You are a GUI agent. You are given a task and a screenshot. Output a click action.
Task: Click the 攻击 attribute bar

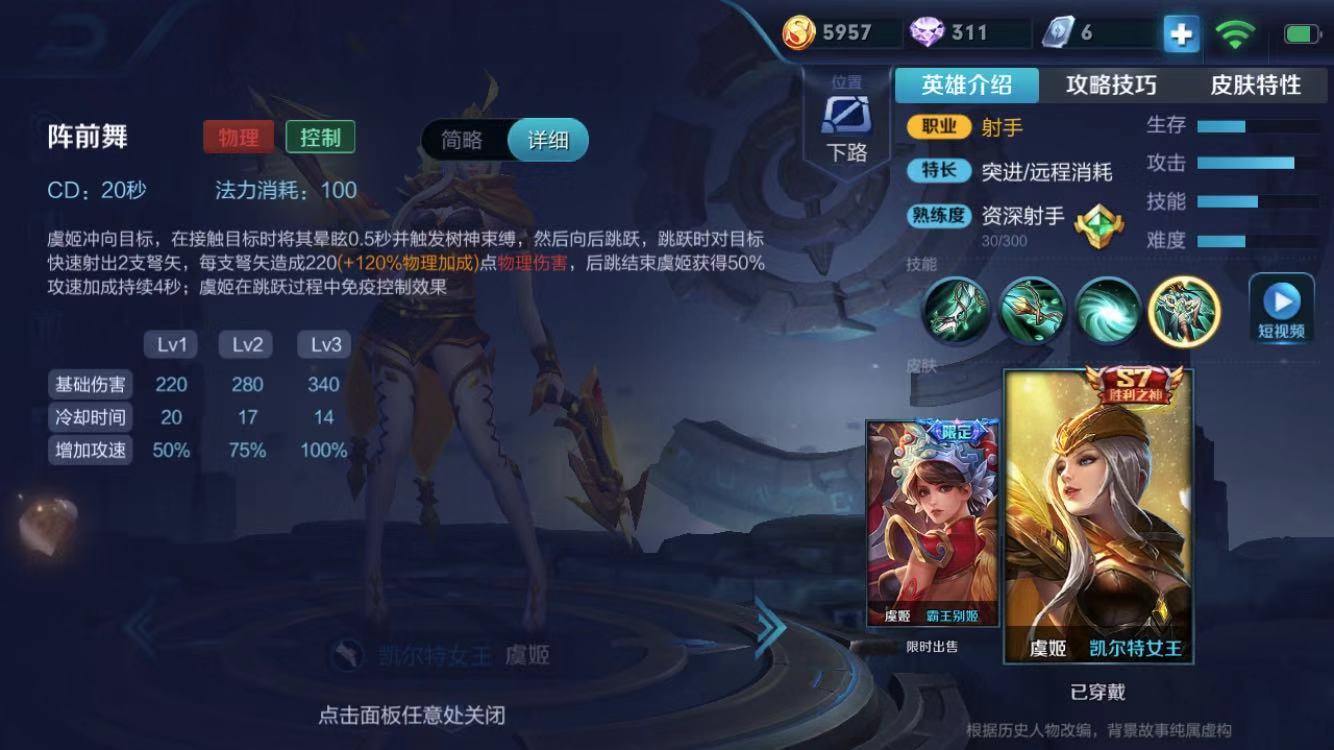[x=1248, y=162]
